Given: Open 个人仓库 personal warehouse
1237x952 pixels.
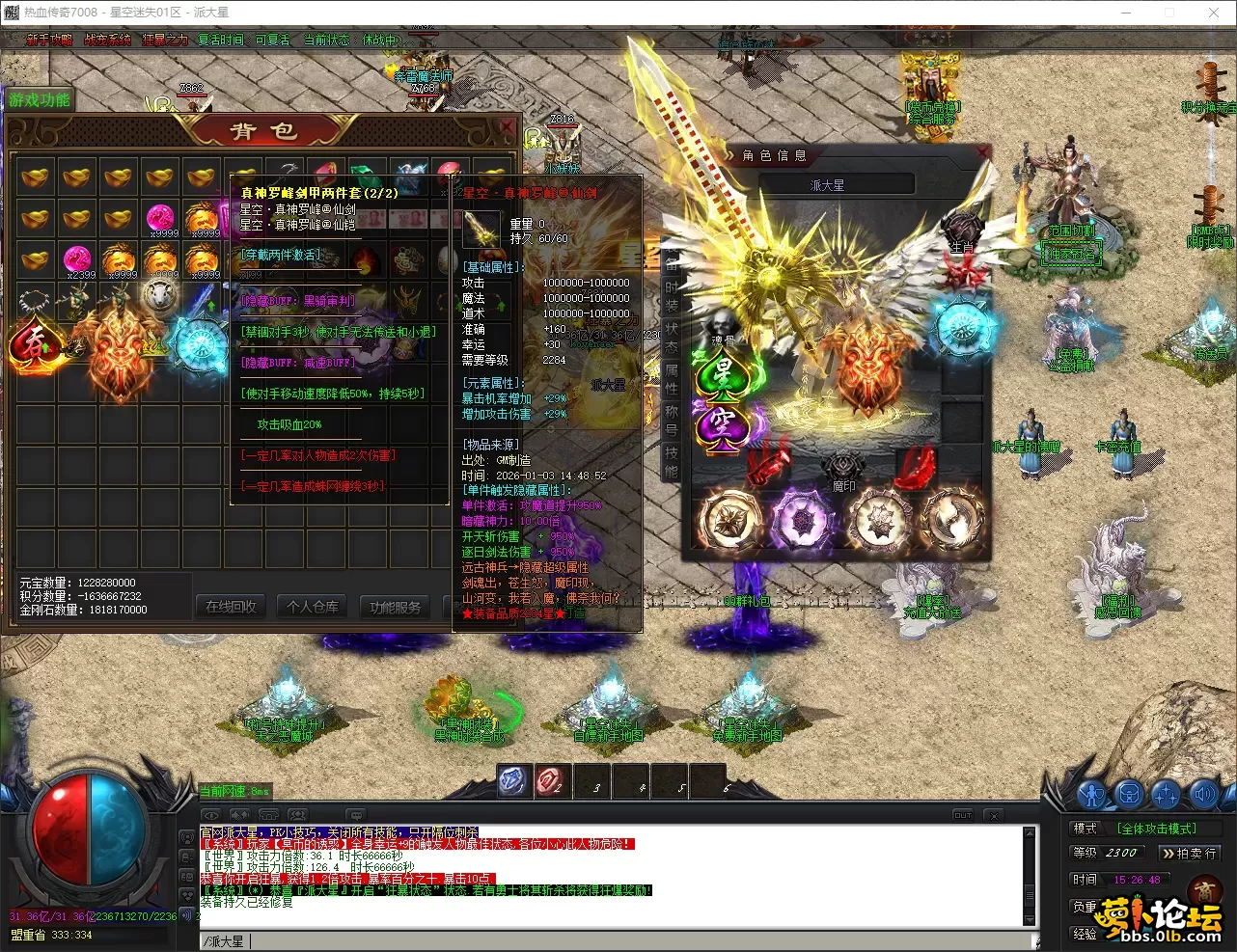Looking at the screenshot, I should (313, 607).
